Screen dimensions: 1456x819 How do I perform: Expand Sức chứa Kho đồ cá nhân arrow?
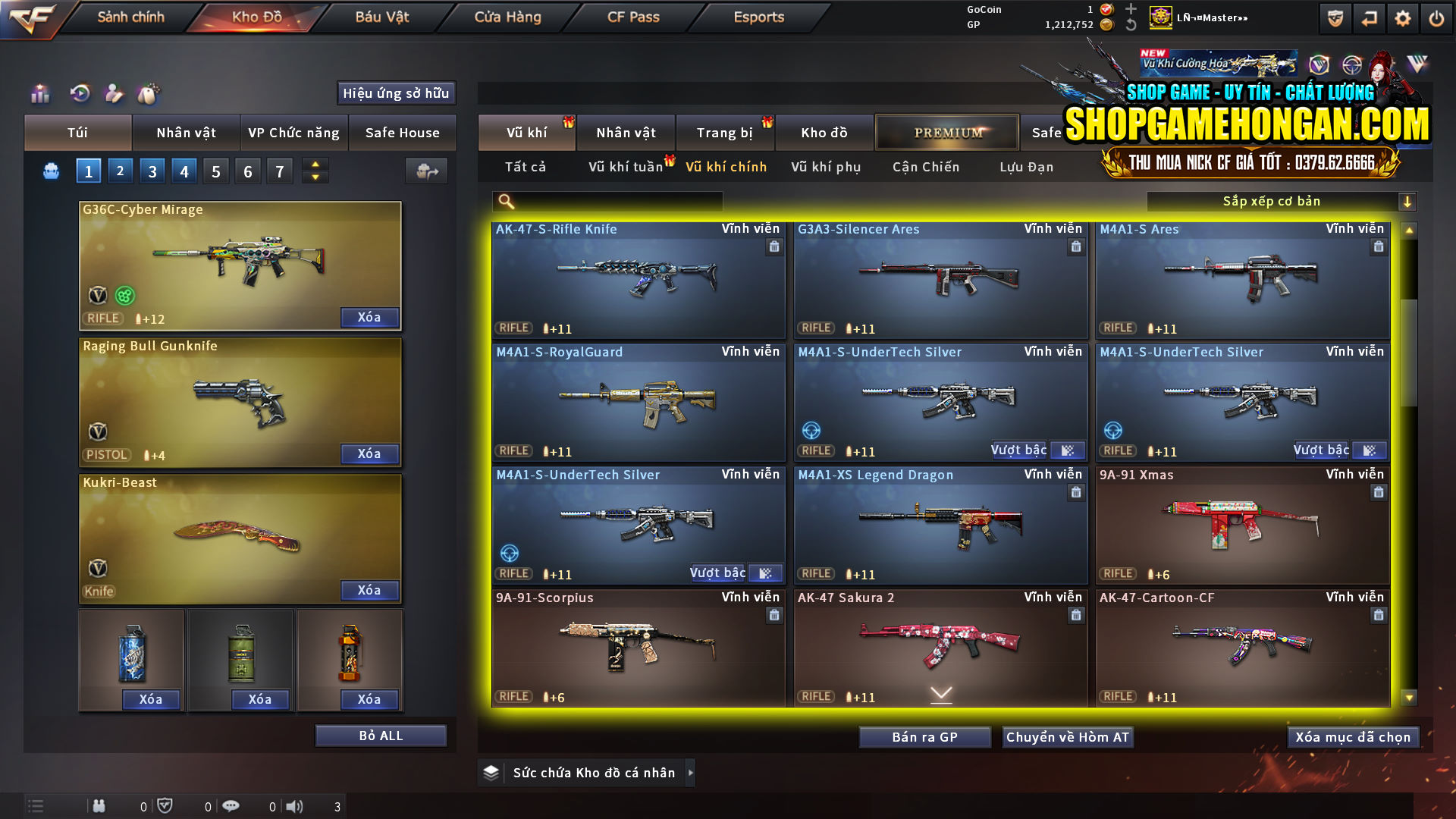tap(691, 772)
